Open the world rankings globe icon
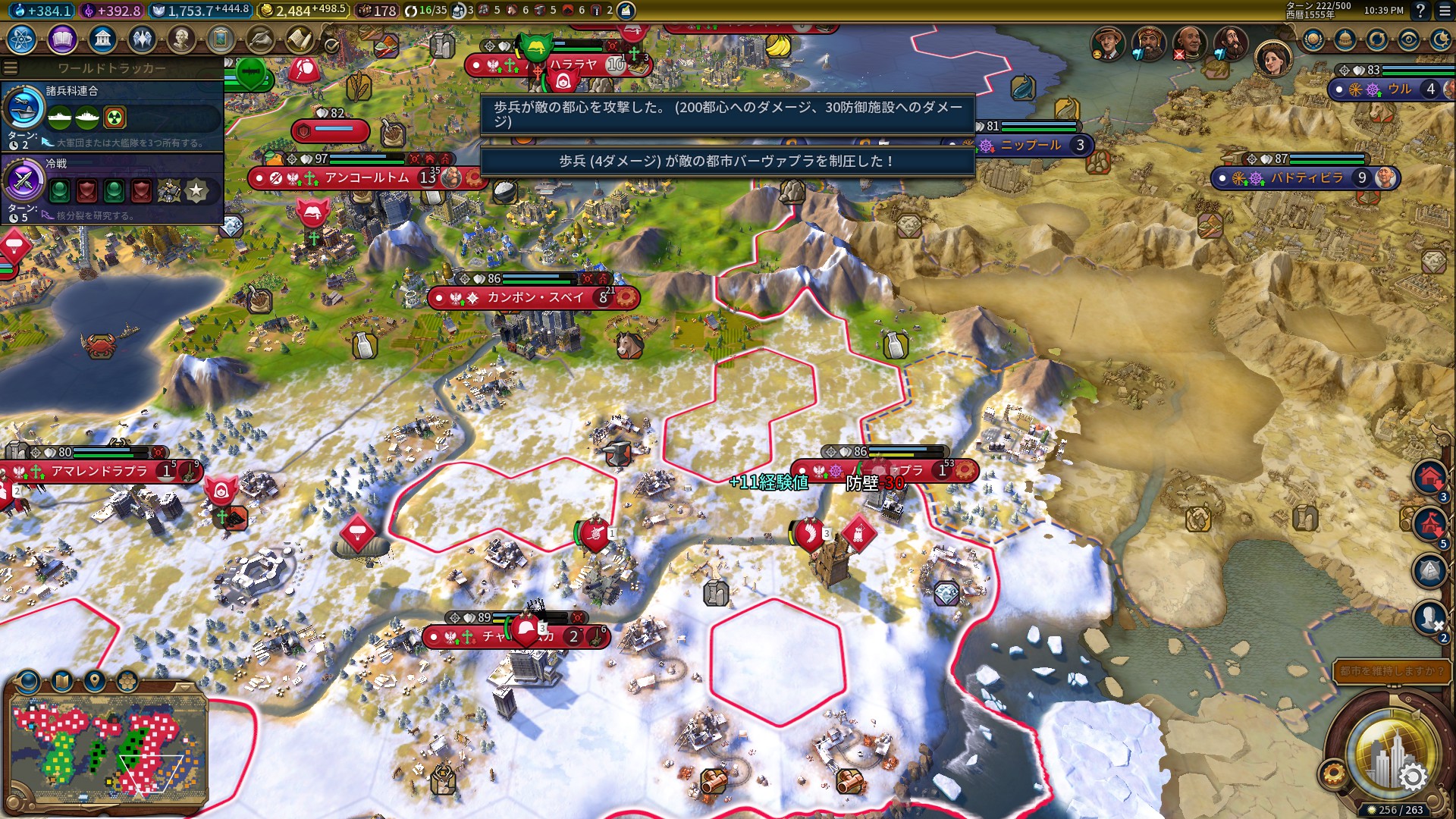Viewport: 1456px width, 819px height. coord(1313,39)
